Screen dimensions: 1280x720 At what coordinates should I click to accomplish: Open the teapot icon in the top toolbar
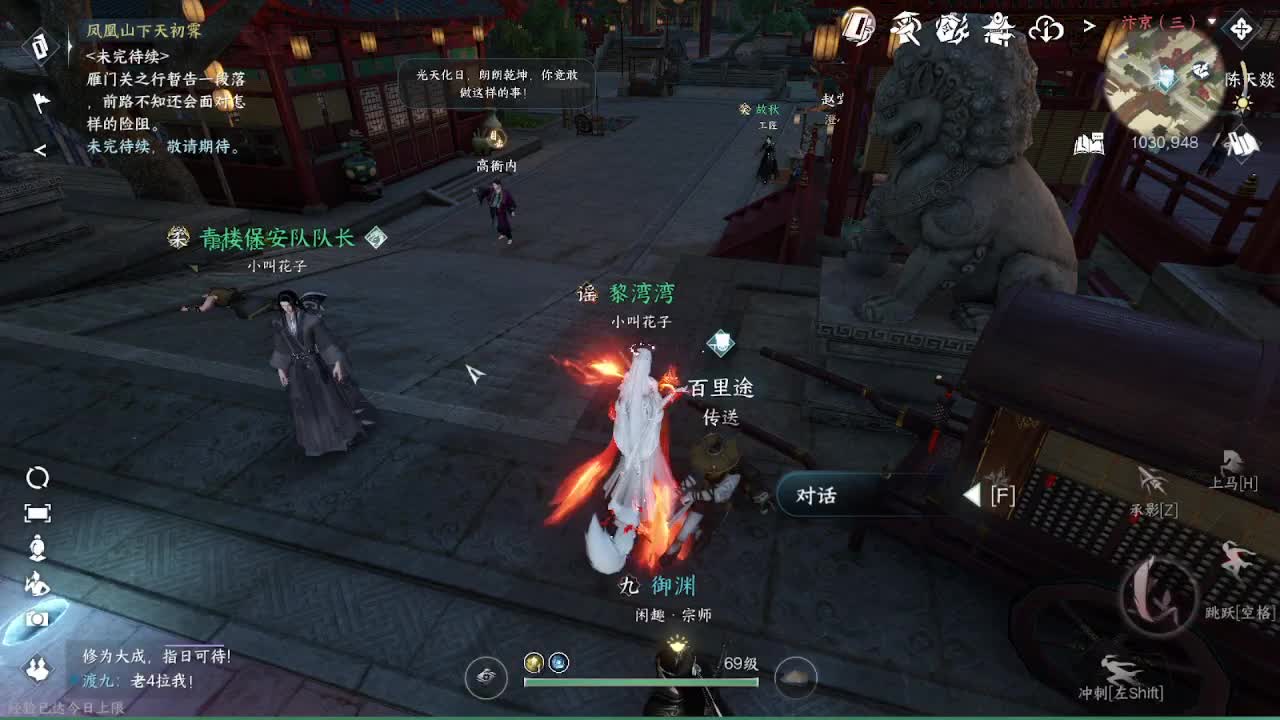996,29
